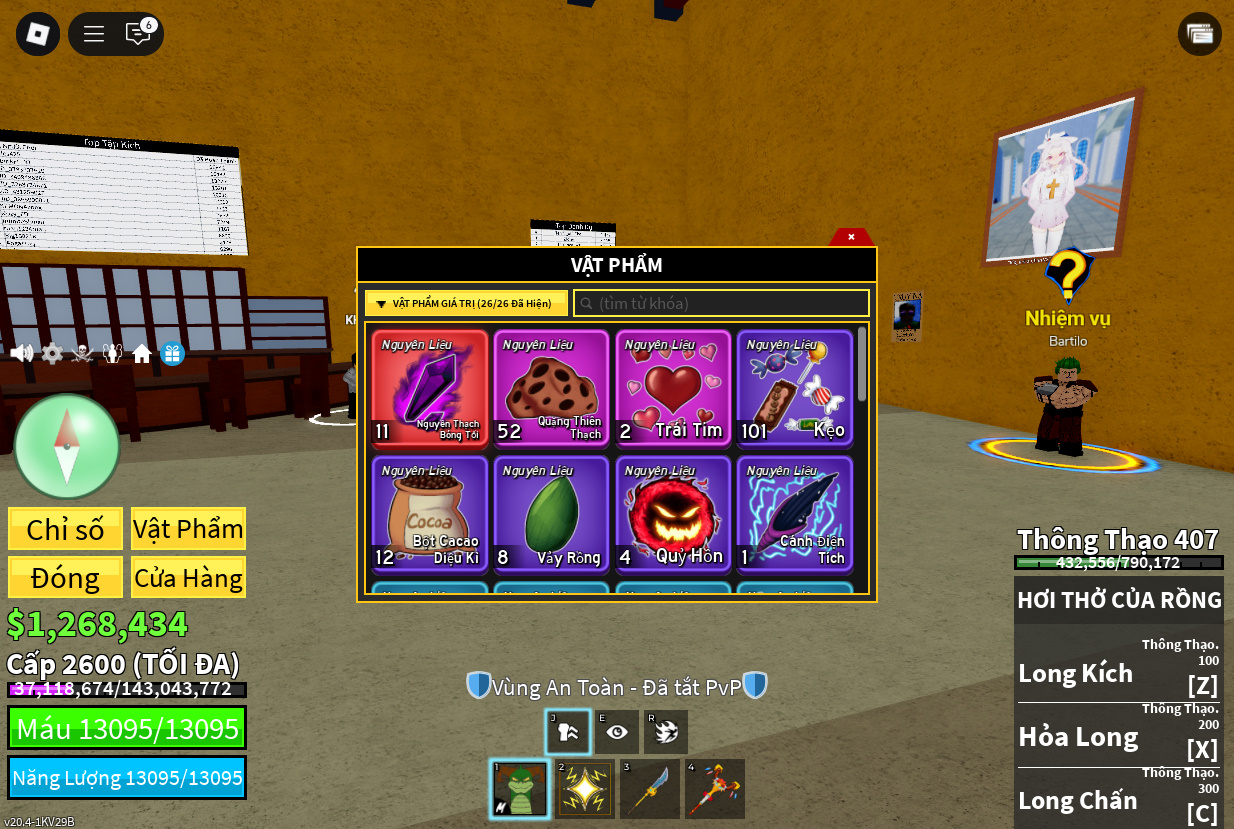The image size is (1234, 829).
Task: Open the Roblox chat
Action: pos(138,34)
